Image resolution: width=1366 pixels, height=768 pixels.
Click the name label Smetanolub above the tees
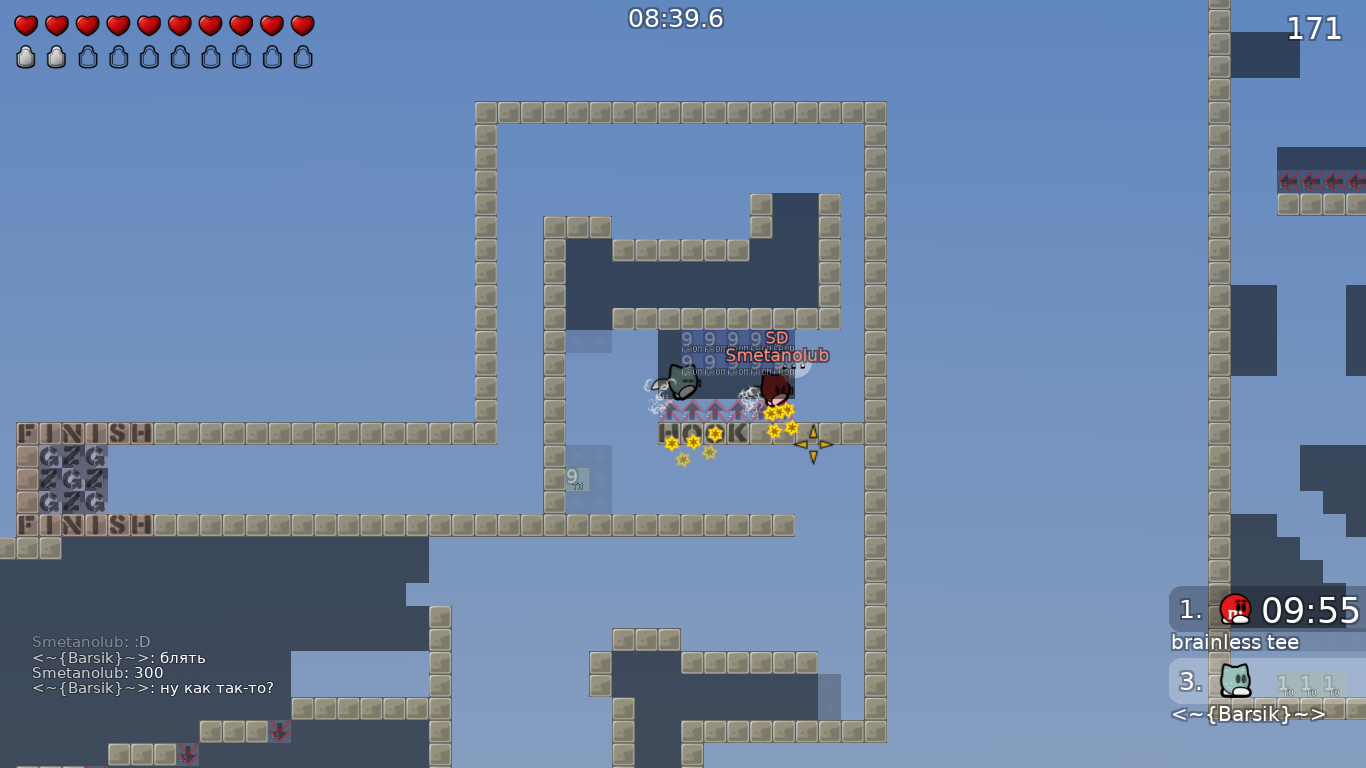[x=779, y=354]
